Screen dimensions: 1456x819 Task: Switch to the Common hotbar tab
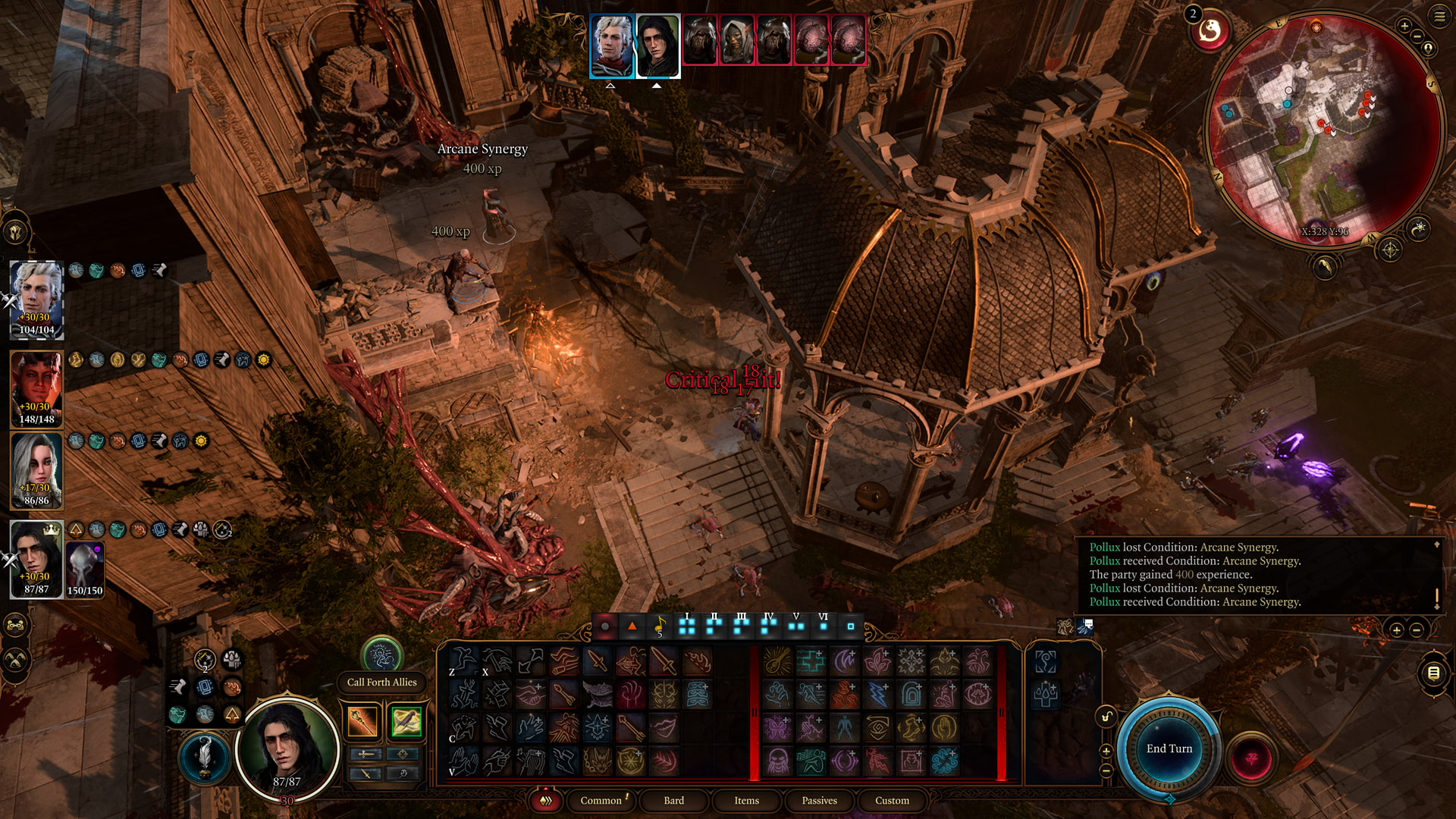[x=601, y=800]
